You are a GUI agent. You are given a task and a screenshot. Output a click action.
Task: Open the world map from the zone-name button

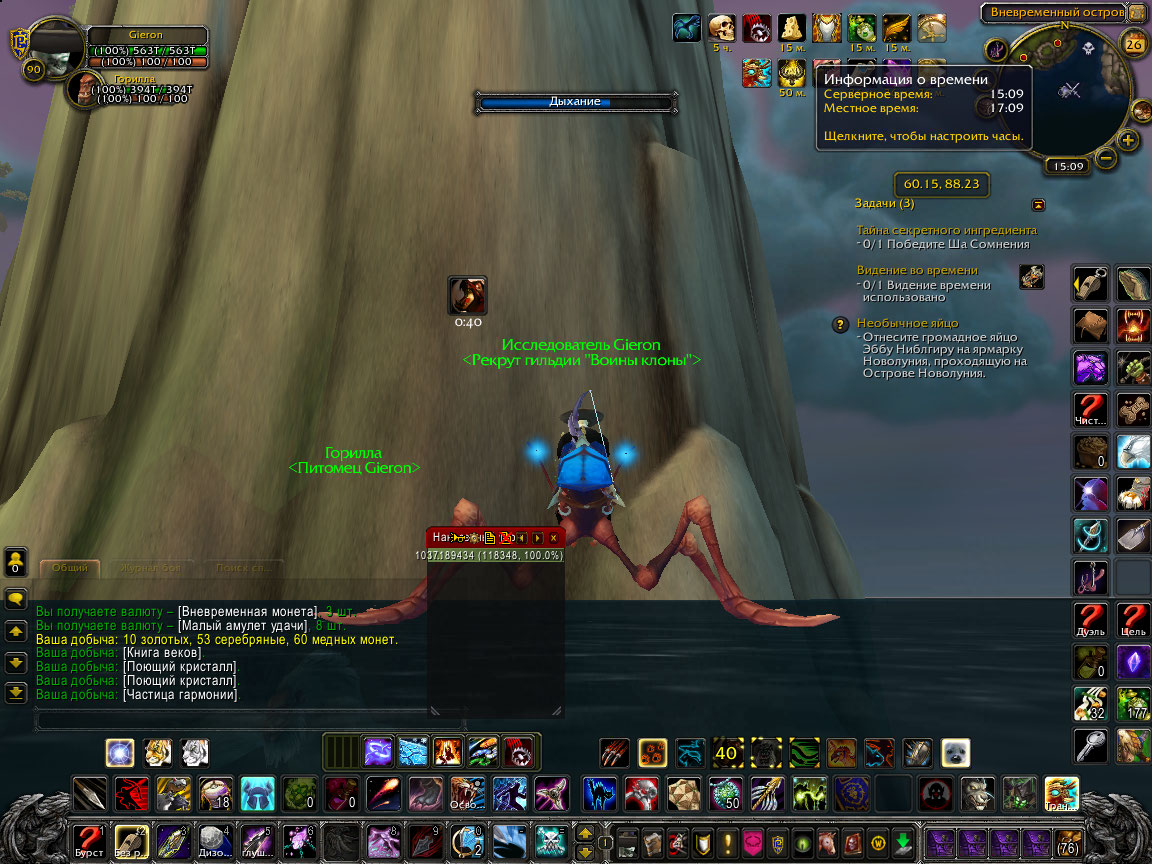click(1050, 13)
